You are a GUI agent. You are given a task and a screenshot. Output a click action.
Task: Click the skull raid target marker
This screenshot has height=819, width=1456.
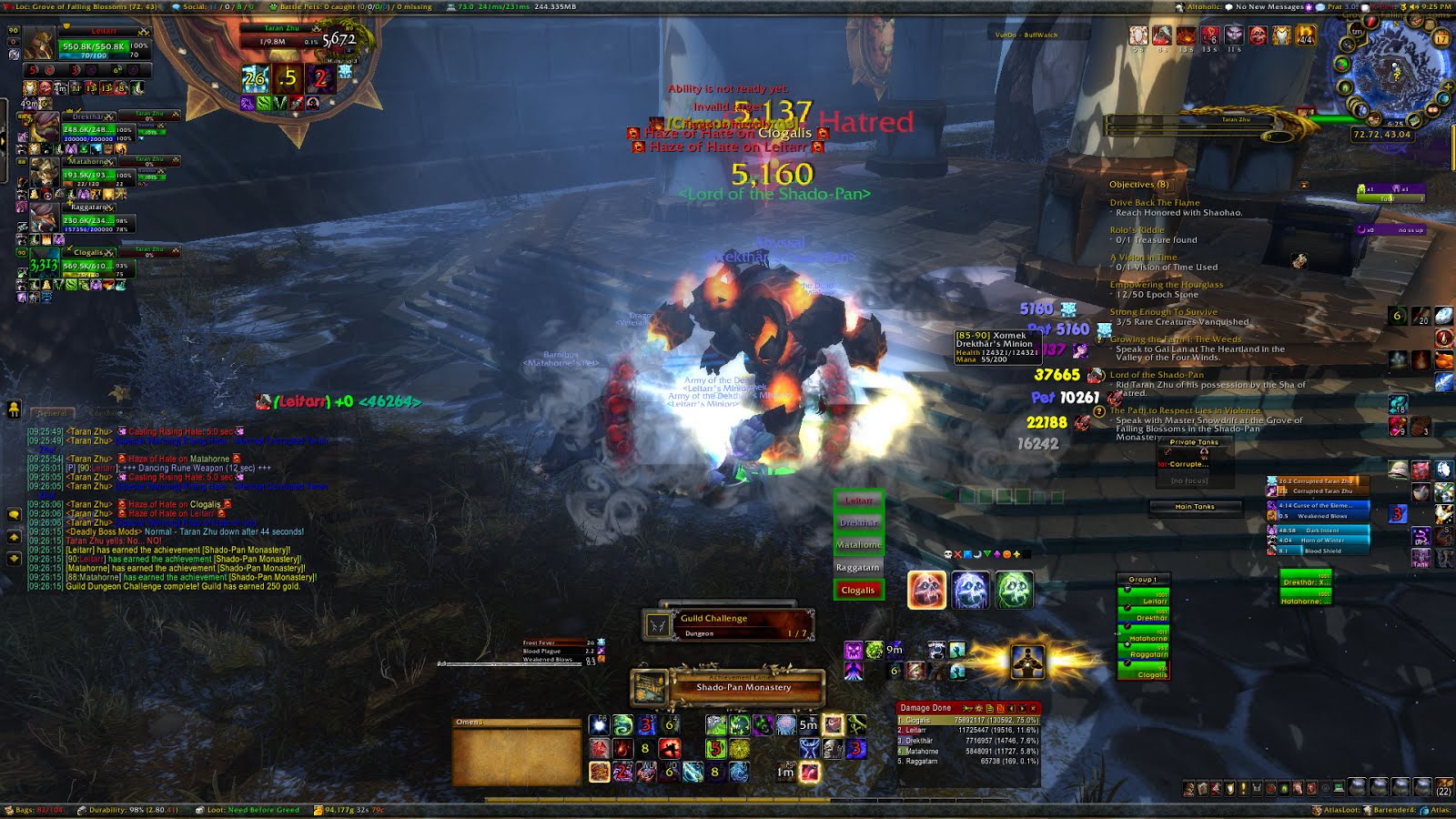coord(947,554)
